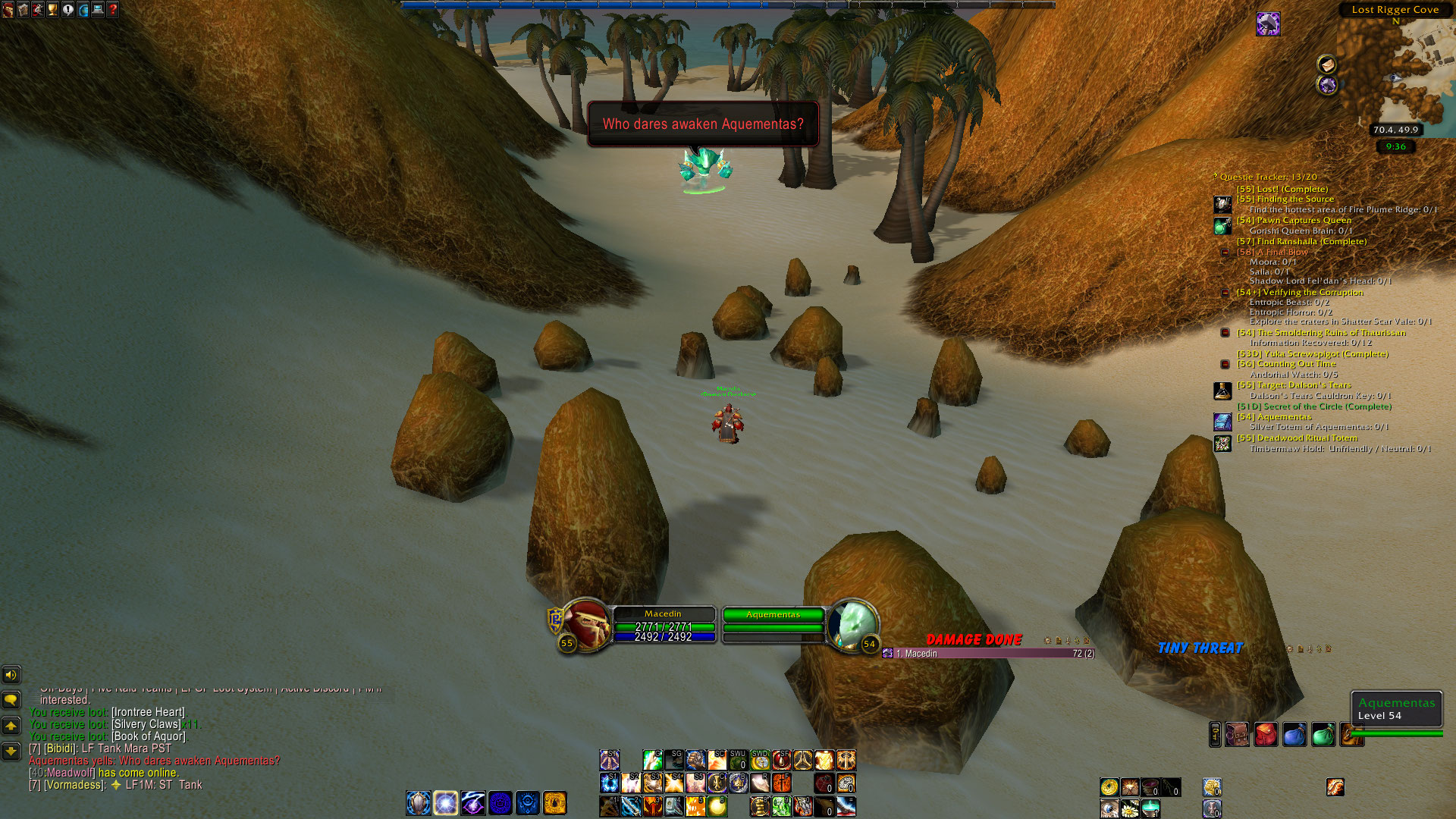The image size is (1456, 819).
Task: Open the game menu computer icon
Action: click(x=98, y=10)
